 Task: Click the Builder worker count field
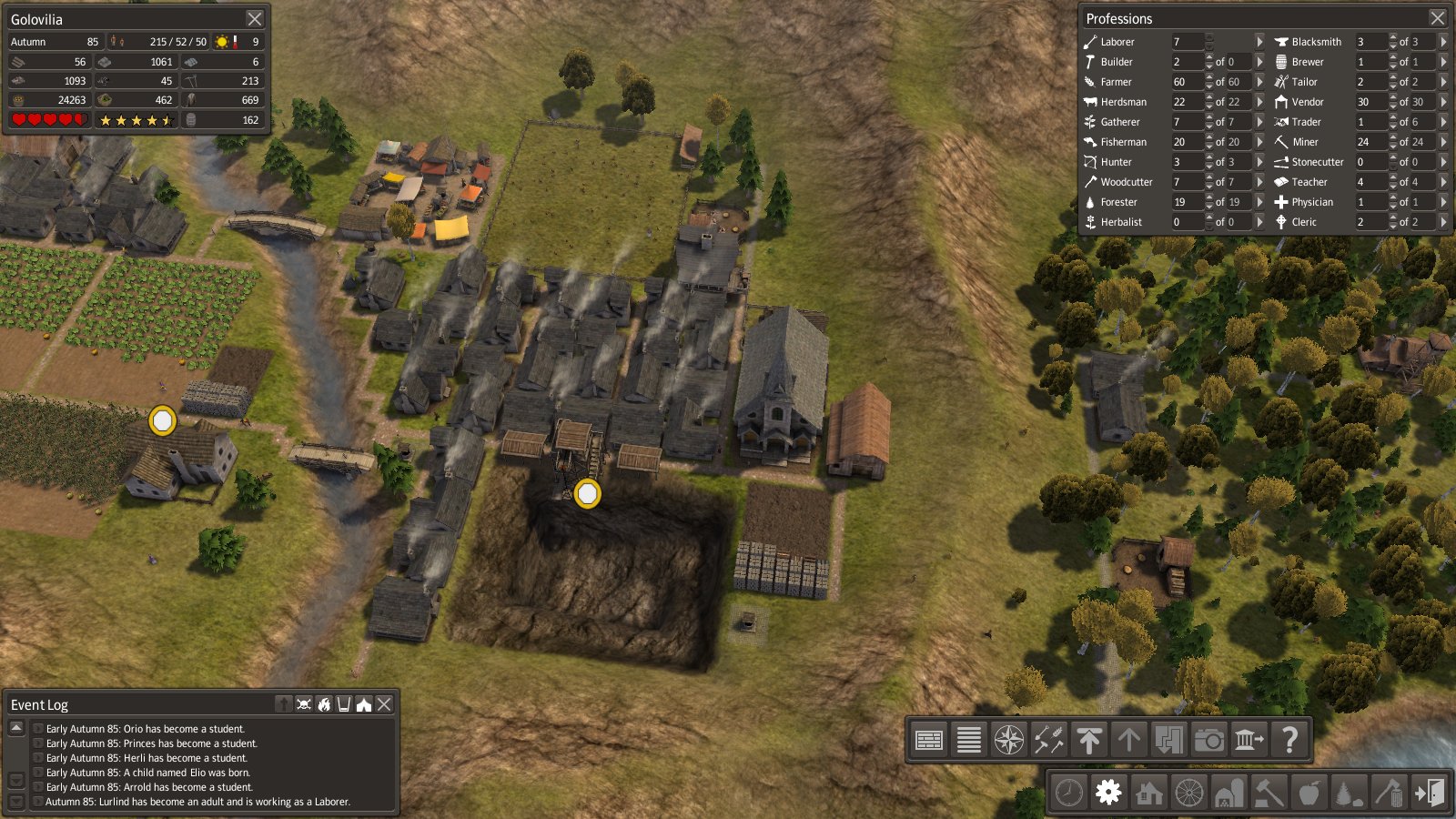(x=1187, y=62)
